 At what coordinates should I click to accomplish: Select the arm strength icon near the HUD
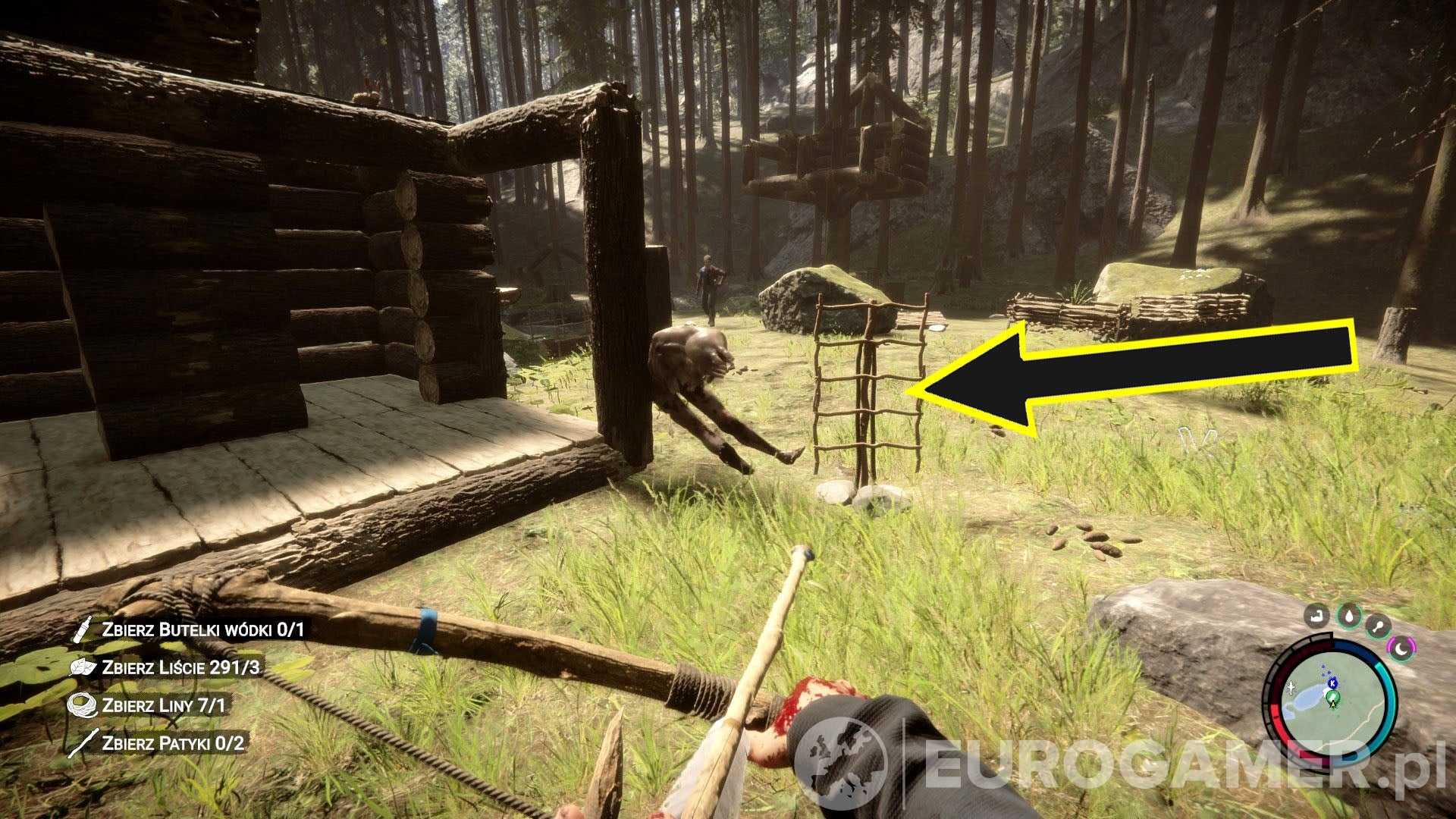coord(1316,617)
